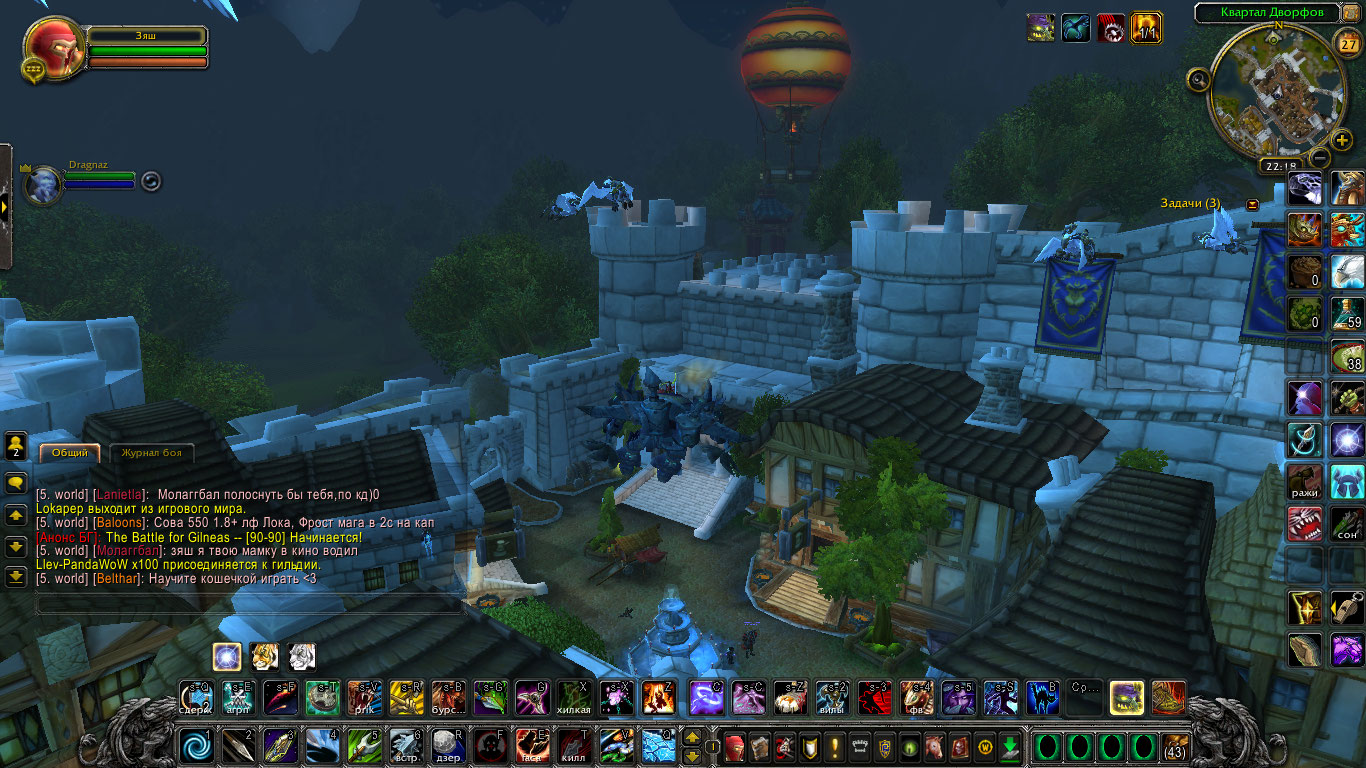
Task: Collapse the Задачи objectives tracker
Action: tap(1253, 204)
